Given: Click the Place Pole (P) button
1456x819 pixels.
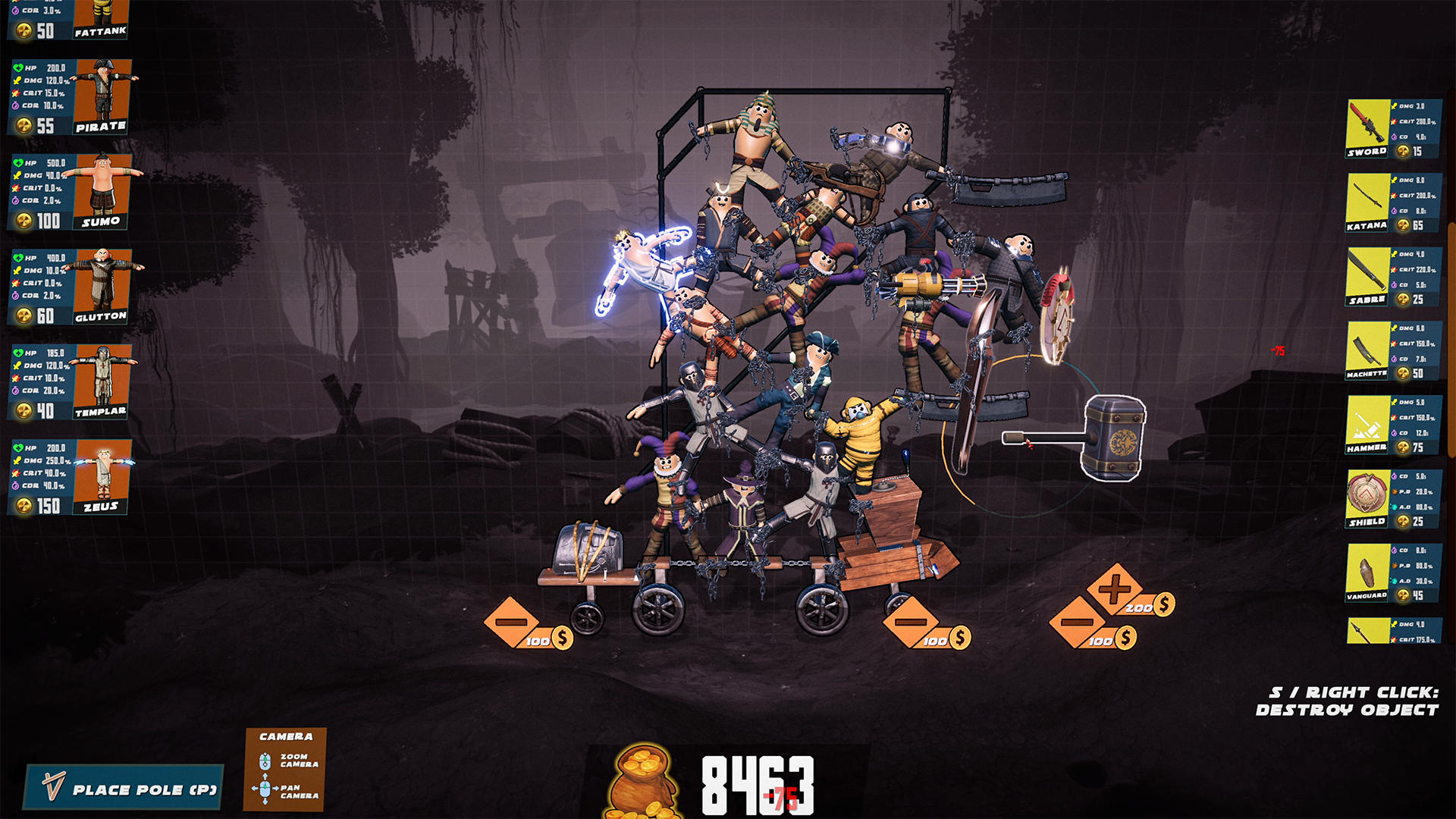Looking at the screenshot, I should click(125, 789).
